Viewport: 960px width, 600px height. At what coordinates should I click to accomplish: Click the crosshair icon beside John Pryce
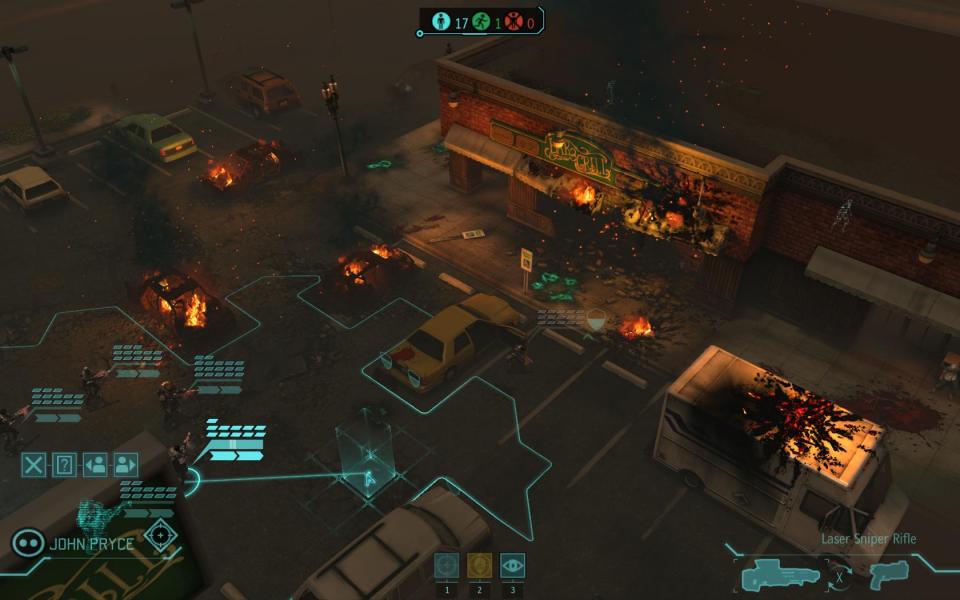point(159,534)
